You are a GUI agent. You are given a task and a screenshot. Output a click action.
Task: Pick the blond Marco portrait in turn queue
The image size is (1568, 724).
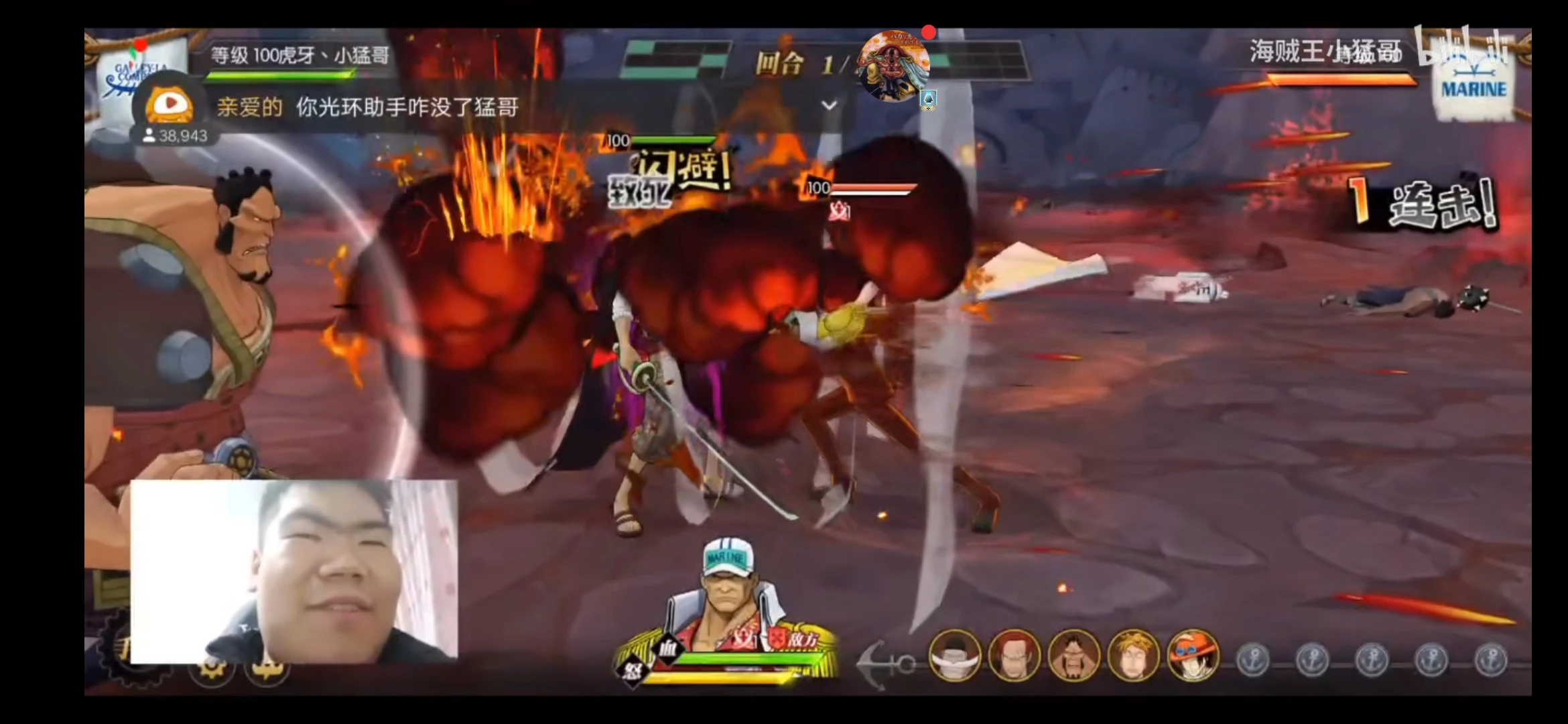coord(1134,656)
